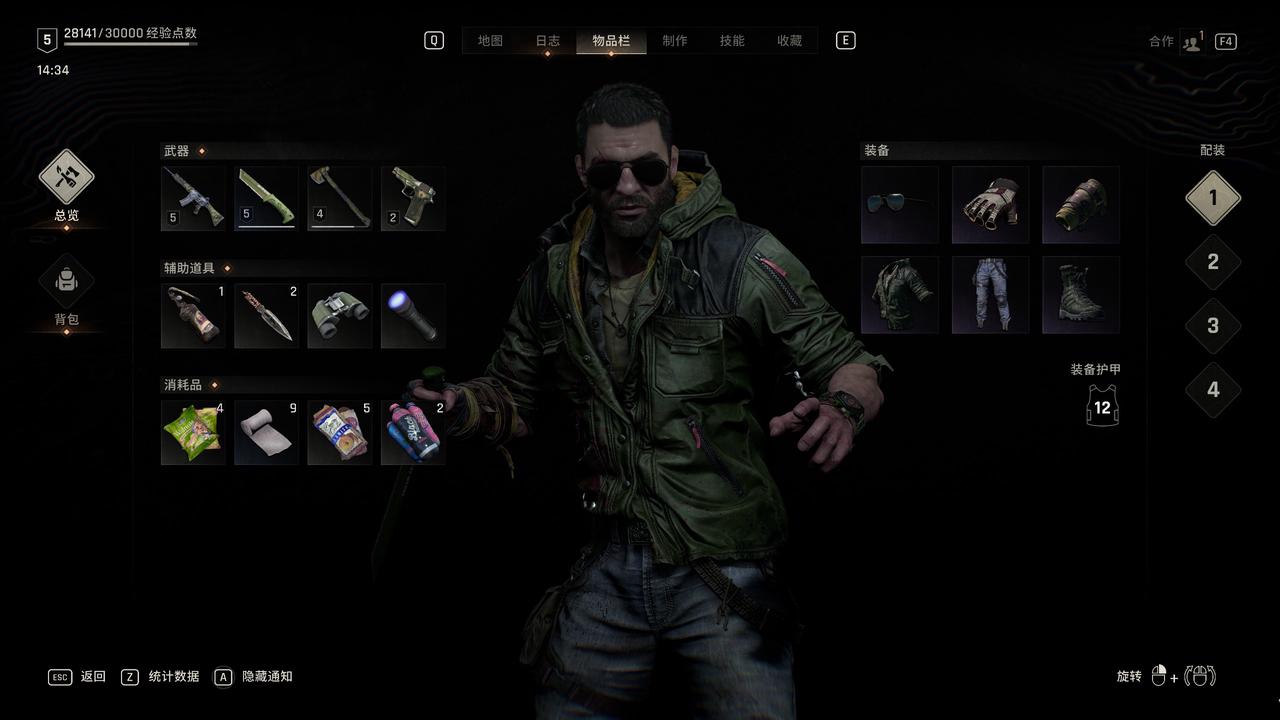Viewport: 1280px width, 720px height.
Task: Switch to the 地图 tab
Action: coord(490,41)
